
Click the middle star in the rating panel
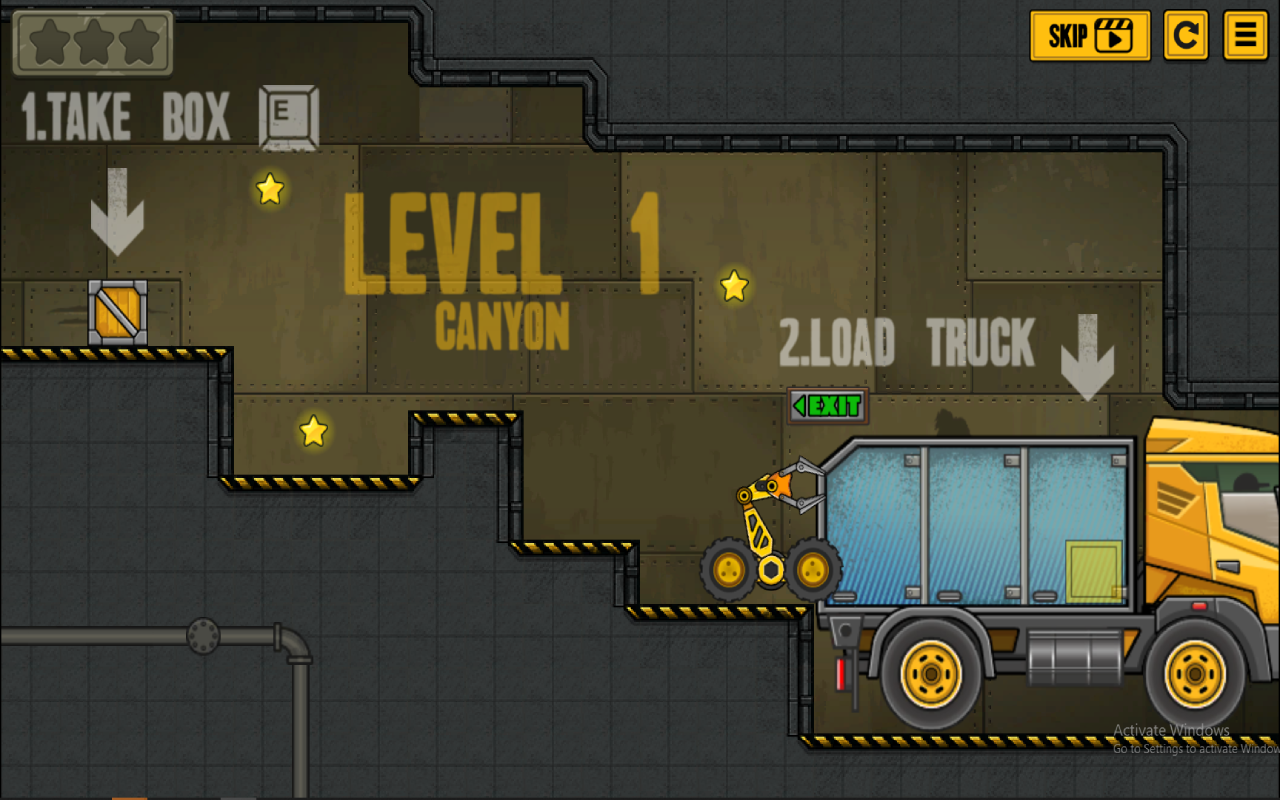pos(92,42)
